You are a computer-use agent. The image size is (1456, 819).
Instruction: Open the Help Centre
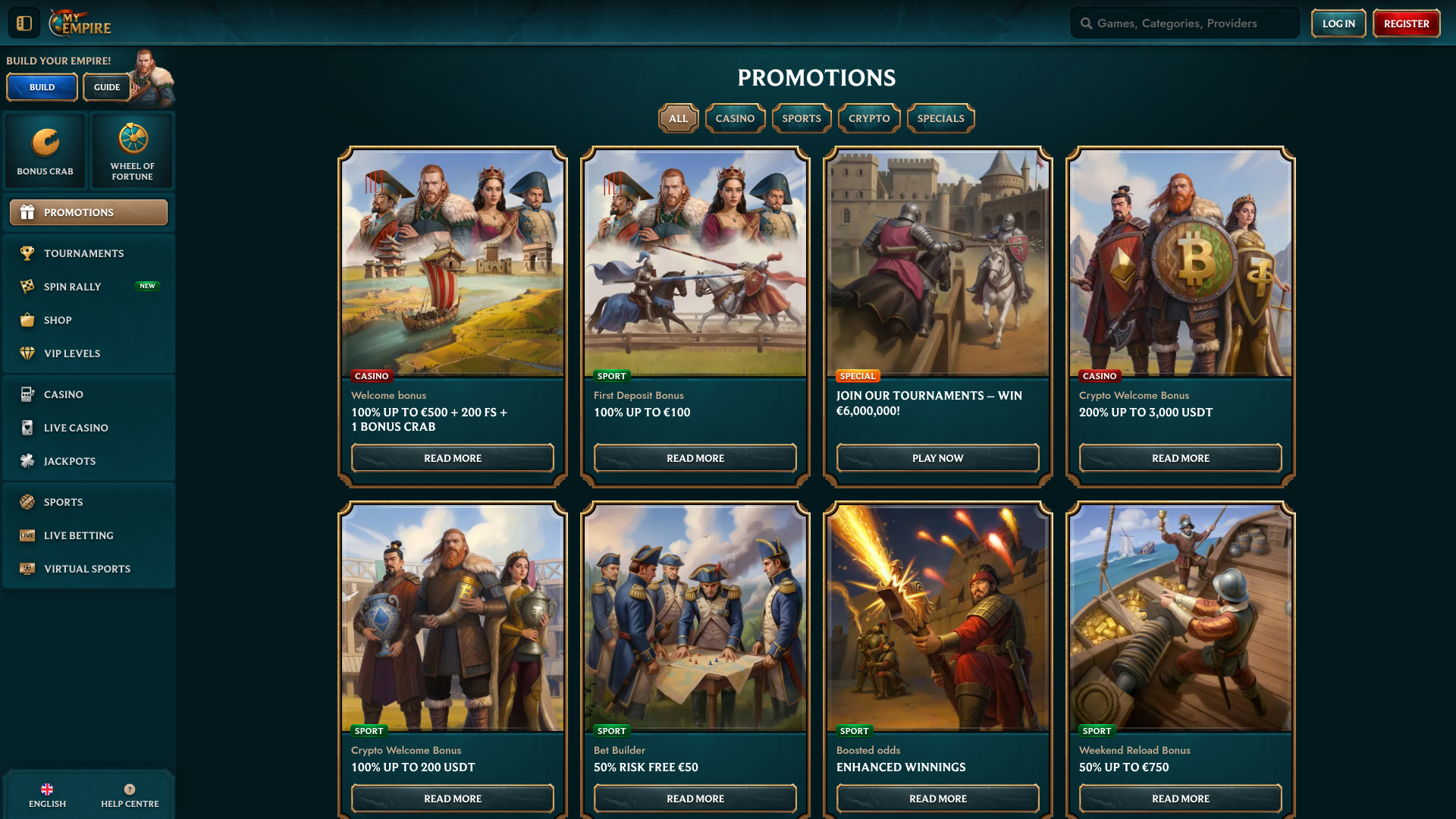point(130,794)
